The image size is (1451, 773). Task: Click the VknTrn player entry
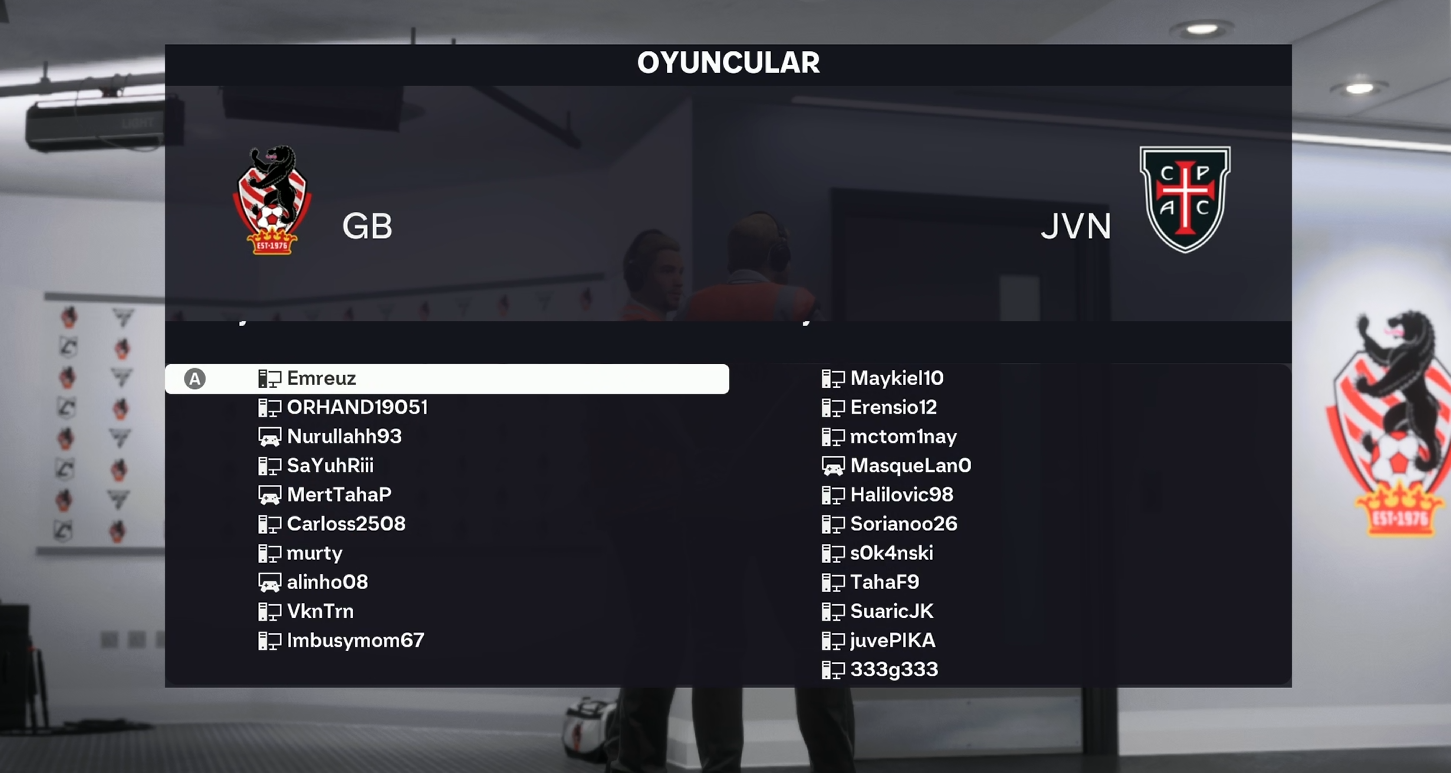320,611
